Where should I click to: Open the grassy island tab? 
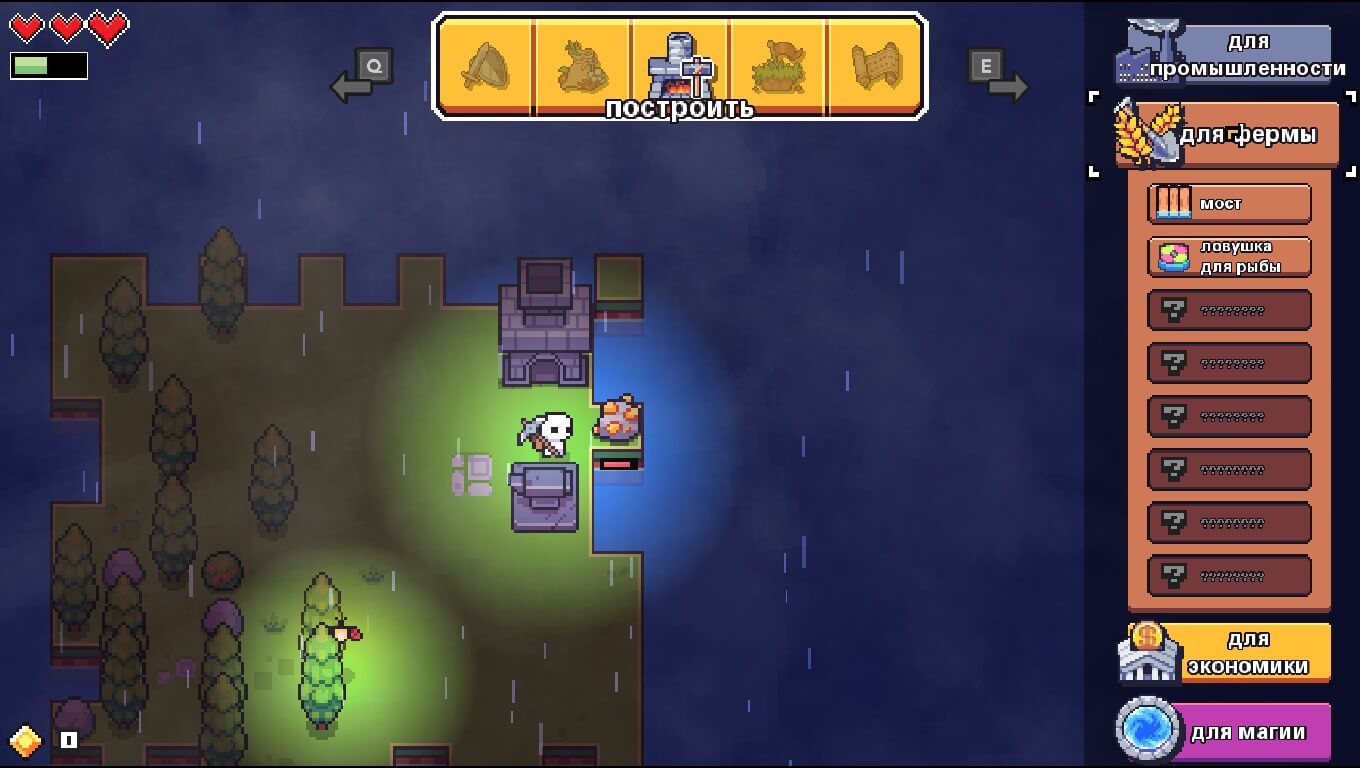pos(778,65)
